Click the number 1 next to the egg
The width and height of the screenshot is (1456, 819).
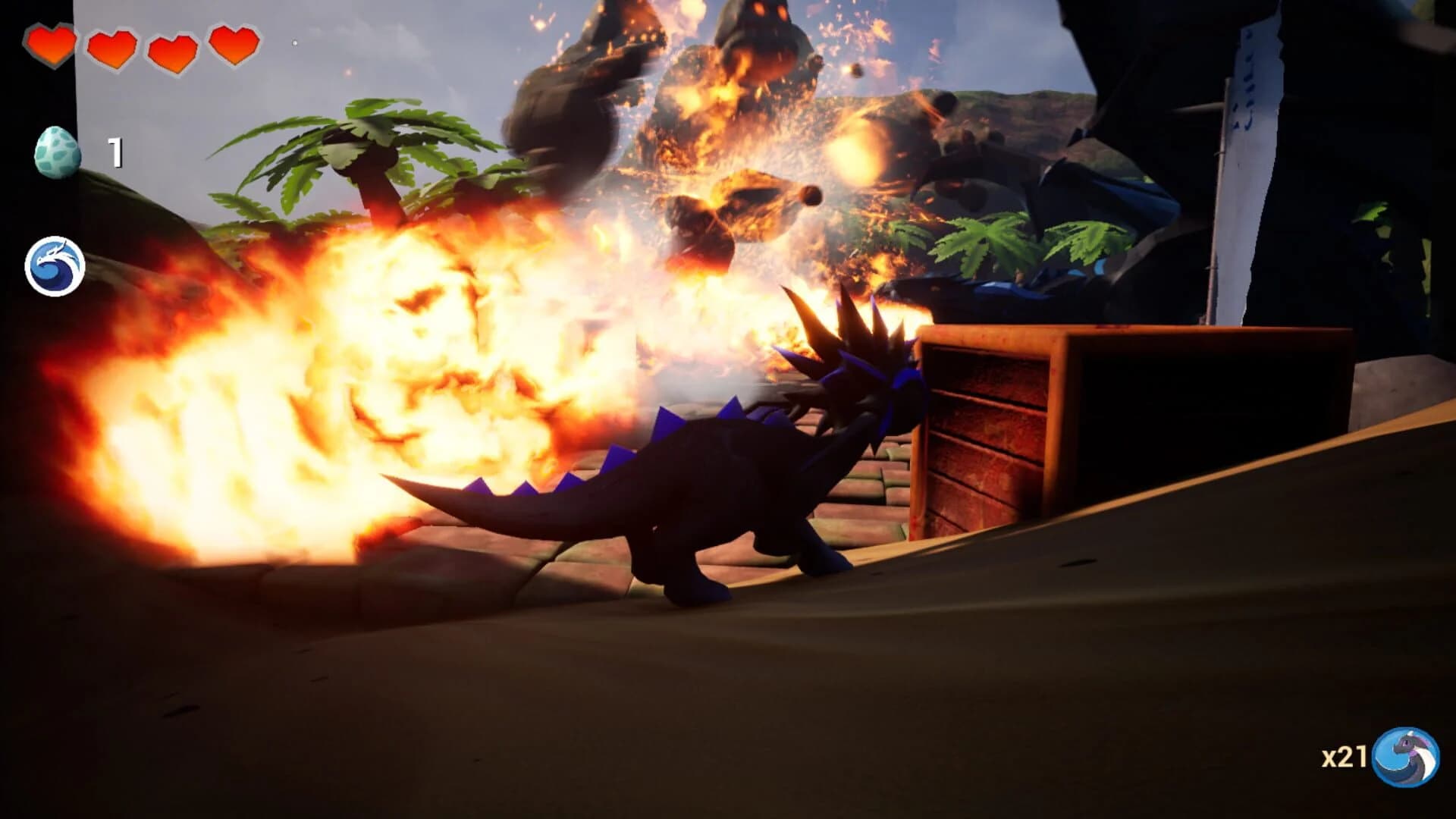(x=114, y=152)
